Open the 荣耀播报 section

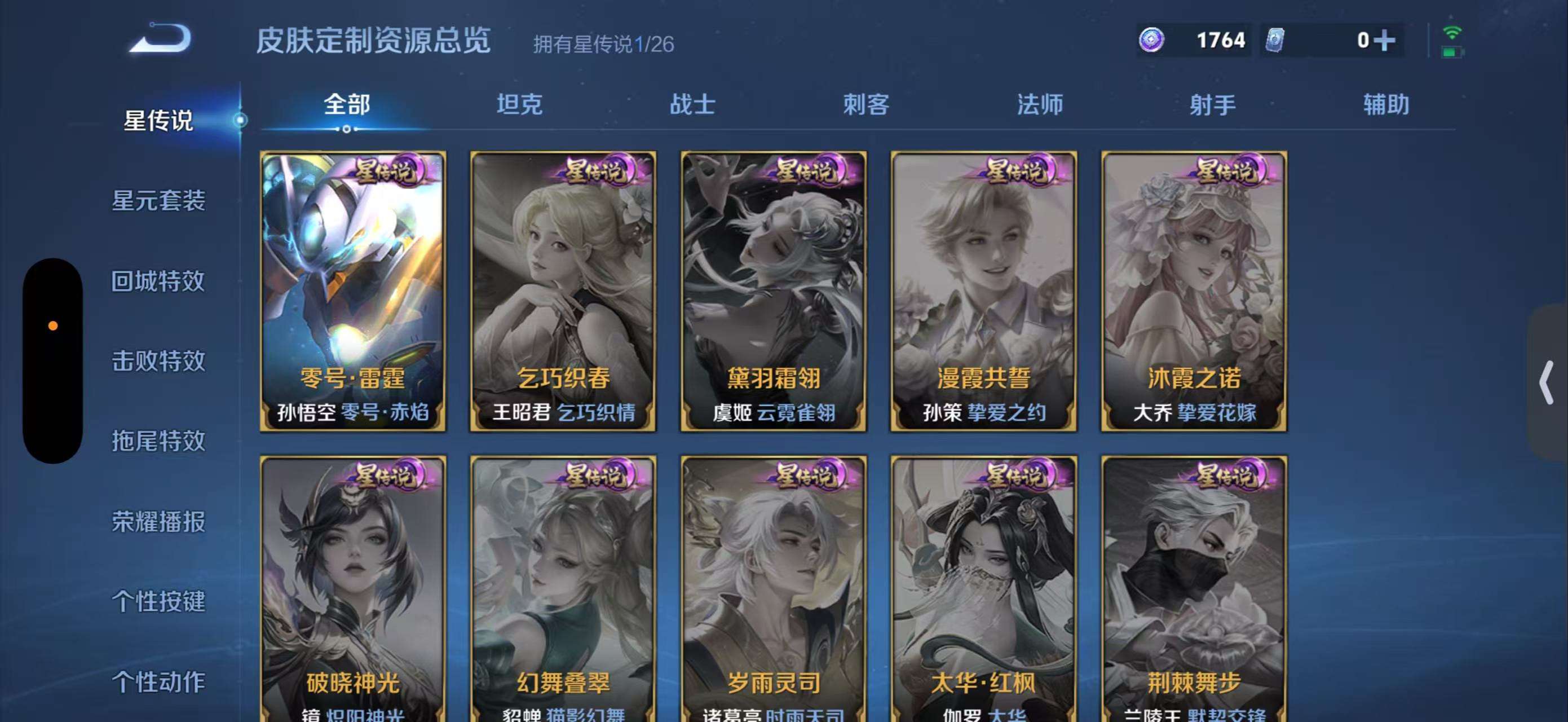159,521
